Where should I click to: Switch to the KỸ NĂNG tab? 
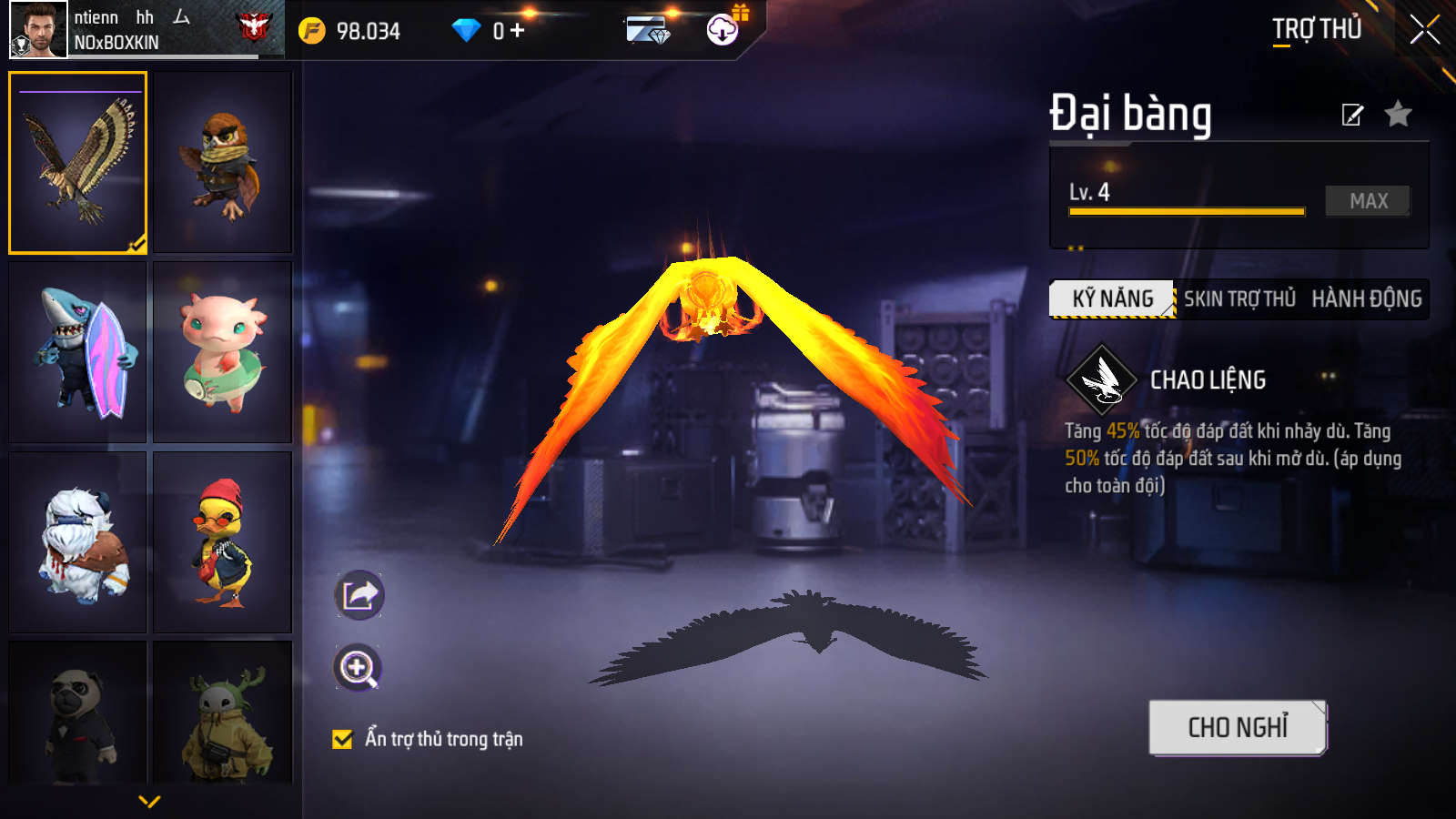pos(1112,298)
